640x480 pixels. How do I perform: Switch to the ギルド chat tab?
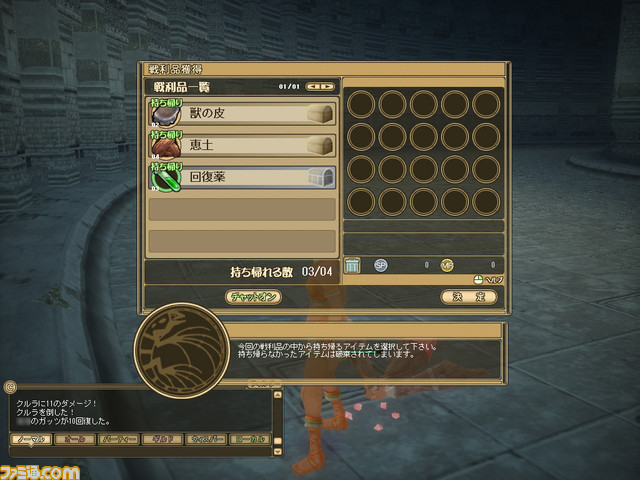tap(163, 439)
